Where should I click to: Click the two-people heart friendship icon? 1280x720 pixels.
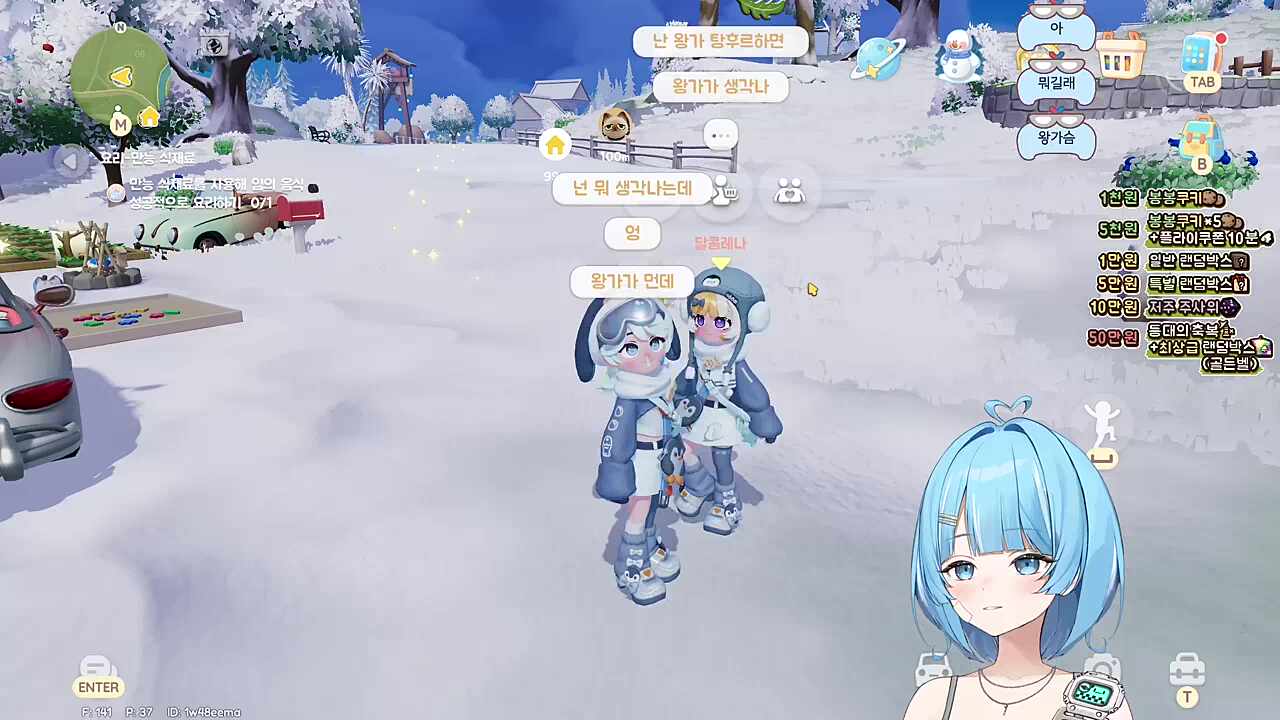pyautogui.click(x=788, y=190)
